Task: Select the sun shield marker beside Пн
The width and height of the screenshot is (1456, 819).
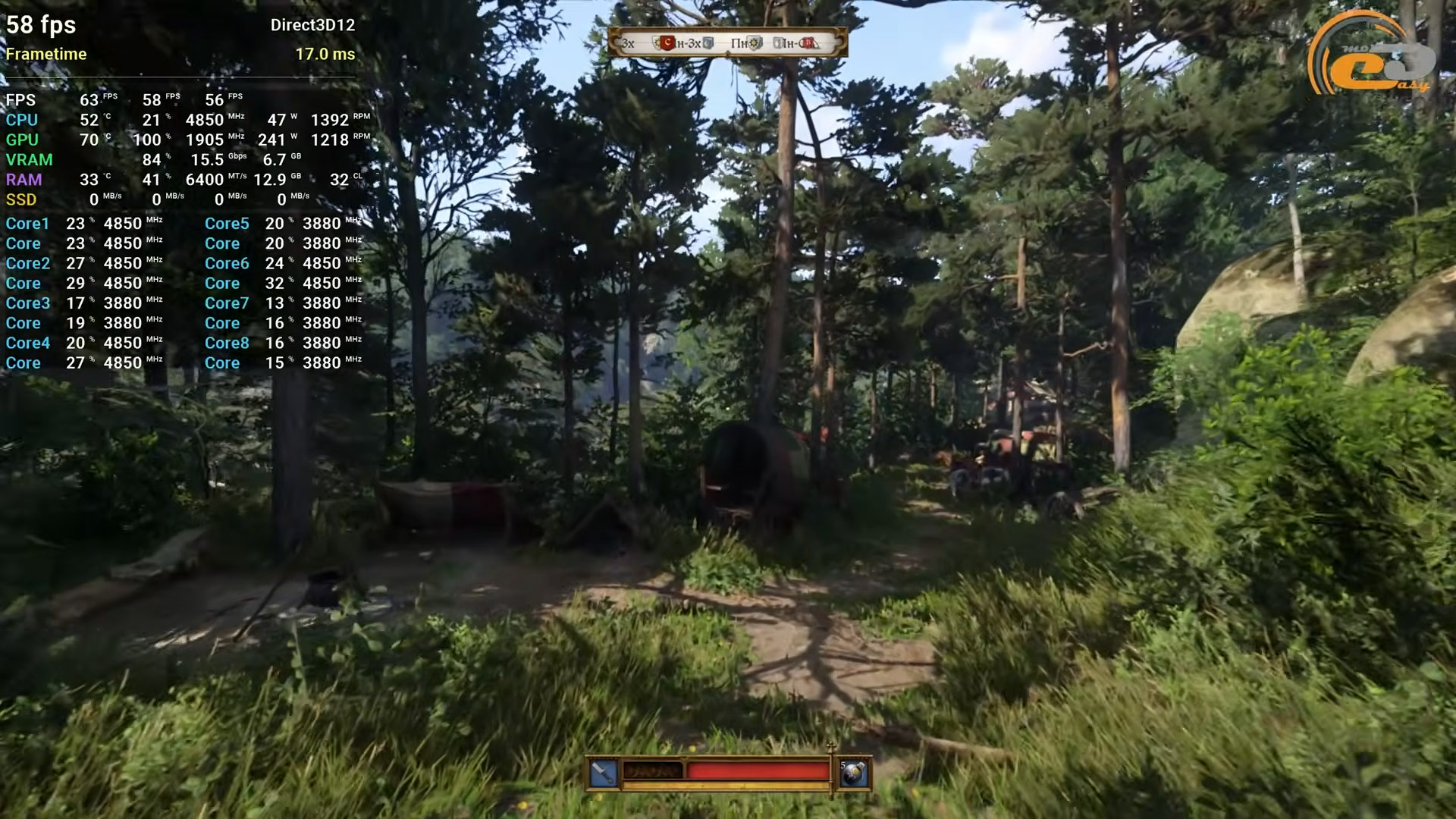Action: 755,43
